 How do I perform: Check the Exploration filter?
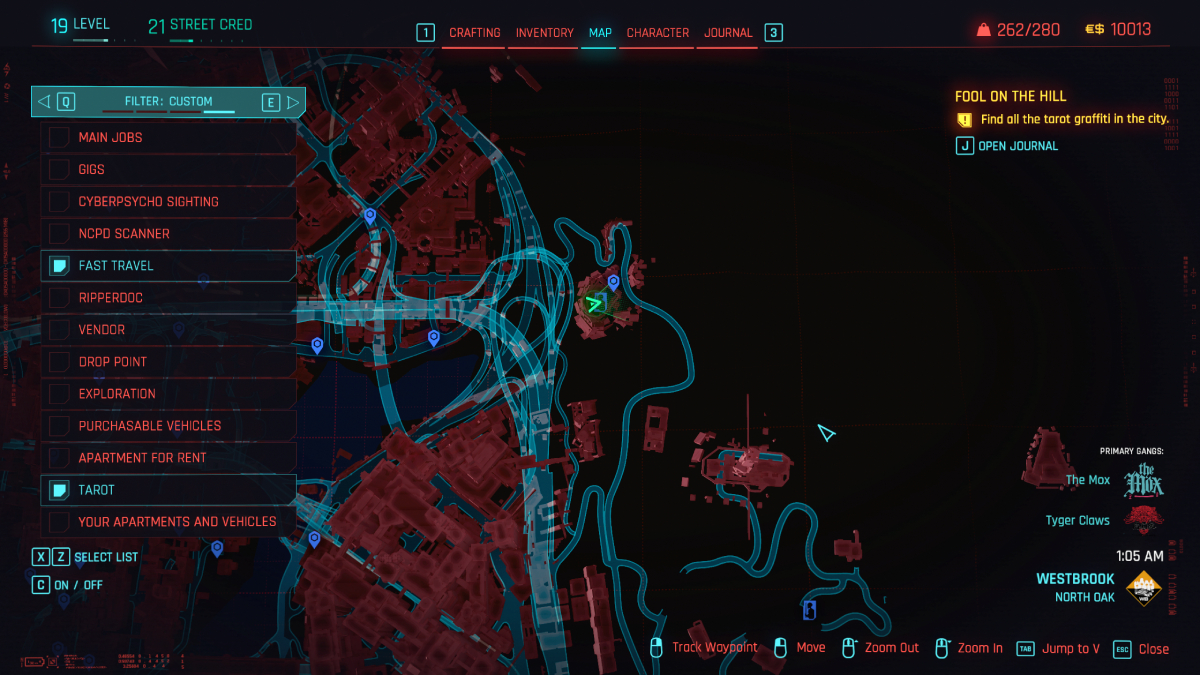click(60, 393)
